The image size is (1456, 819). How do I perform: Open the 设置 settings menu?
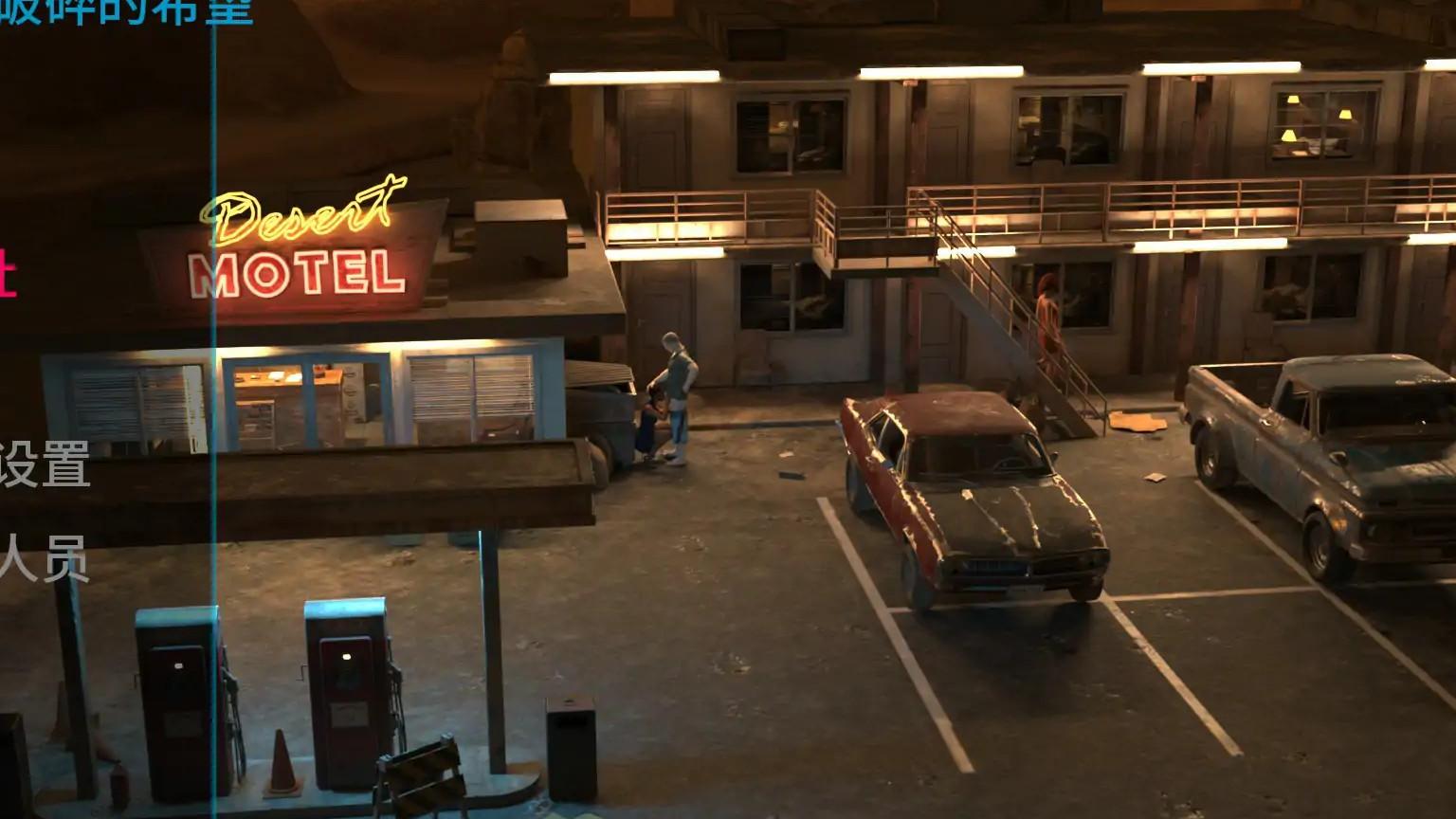pos(45,464)
